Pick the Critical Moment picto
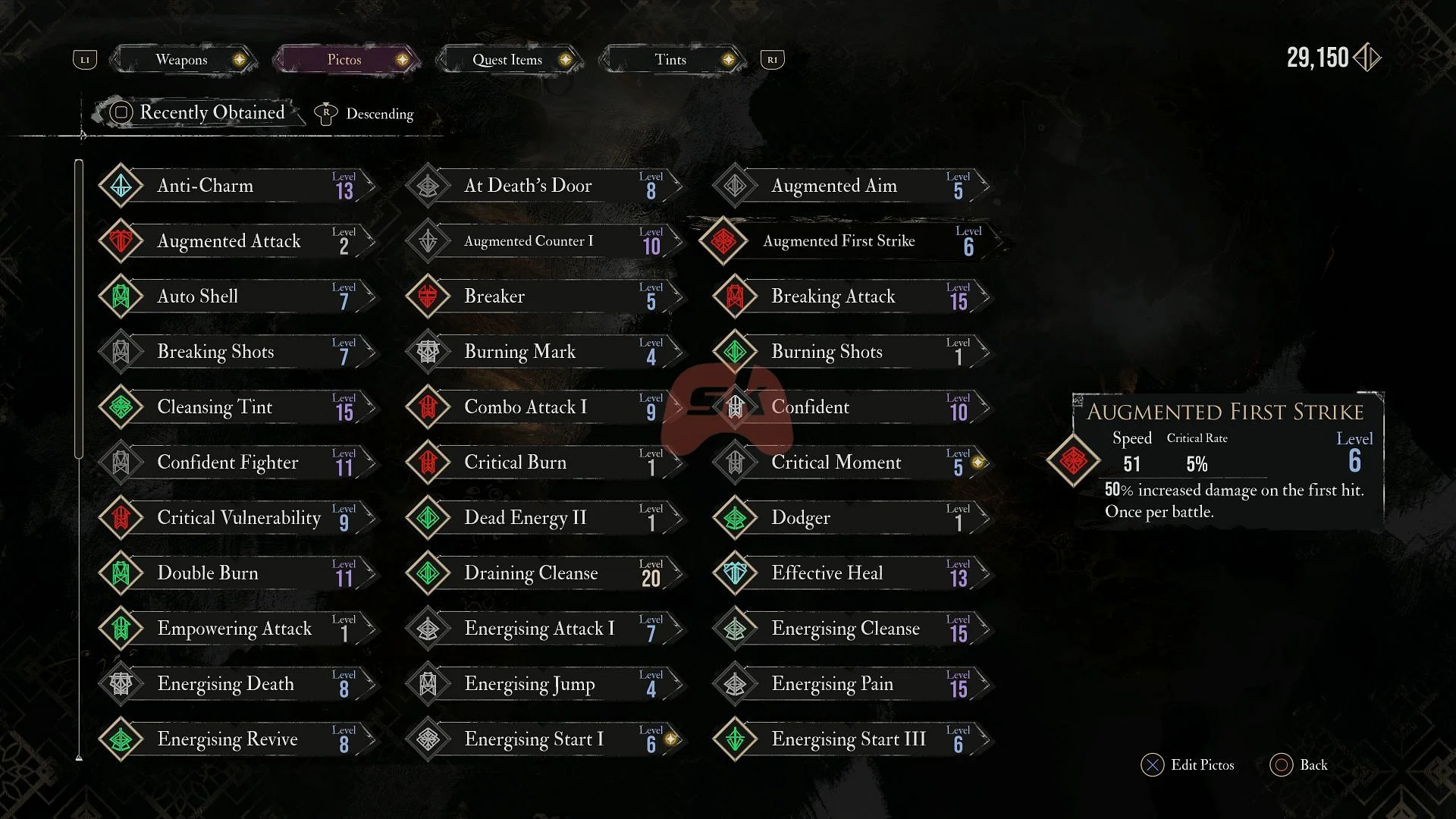The image size is (1456, 819). pyautogui.click(x=851, y=463)
